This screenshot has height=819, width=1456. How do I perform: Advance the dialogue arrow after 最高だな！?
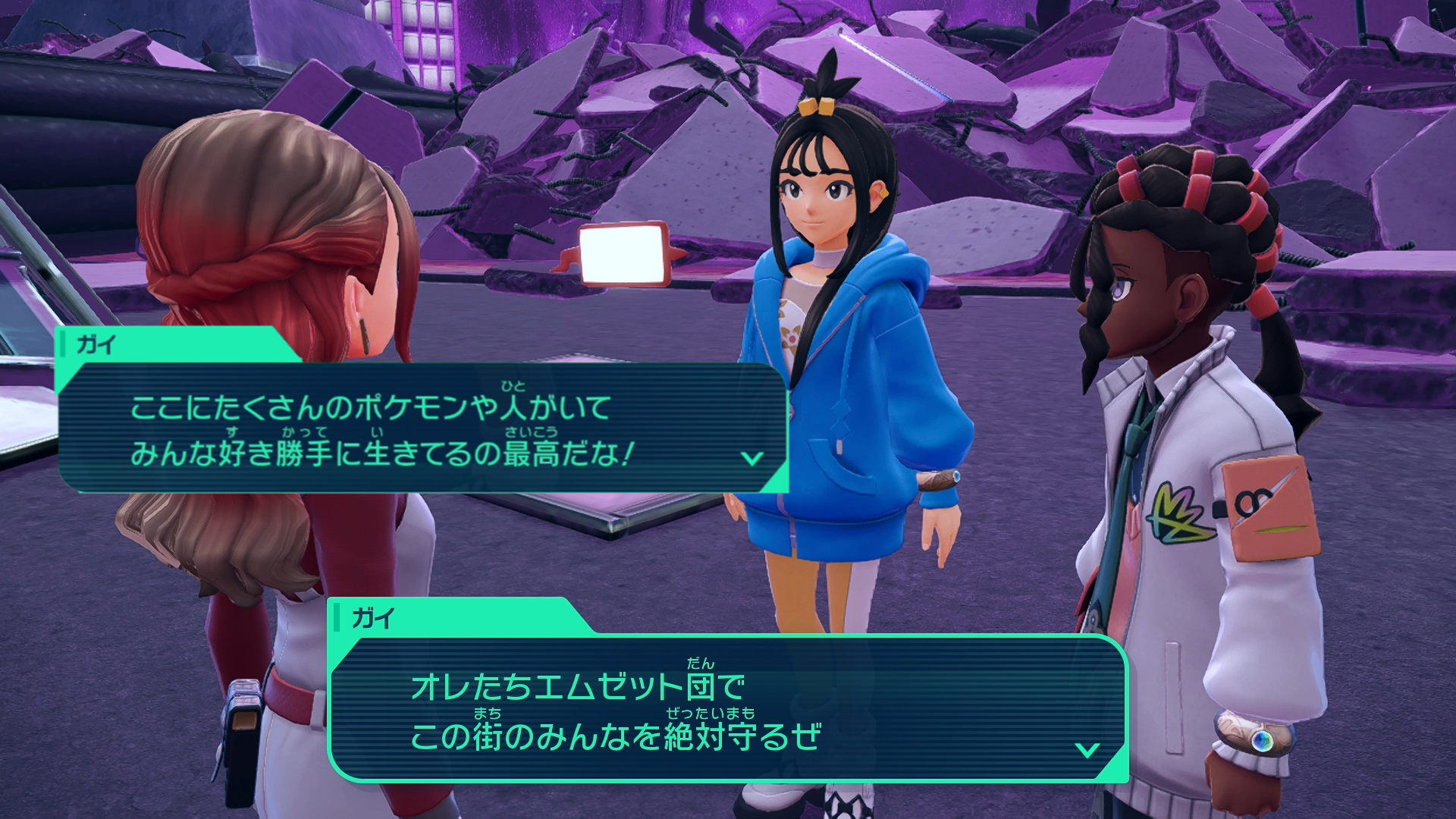pyautogui.click(x=752, y=458)
